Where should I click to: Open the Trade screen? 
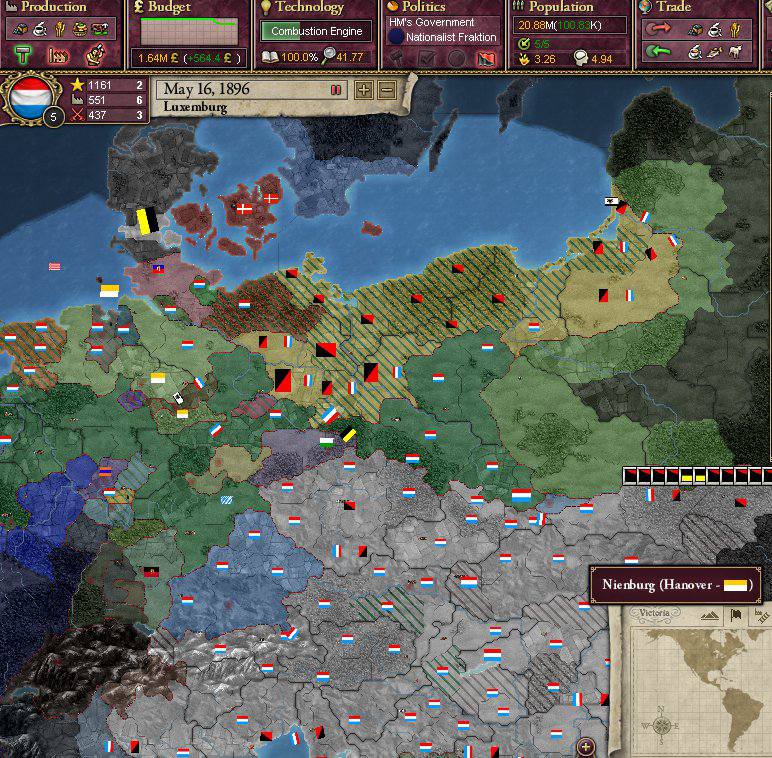point(673,7)
